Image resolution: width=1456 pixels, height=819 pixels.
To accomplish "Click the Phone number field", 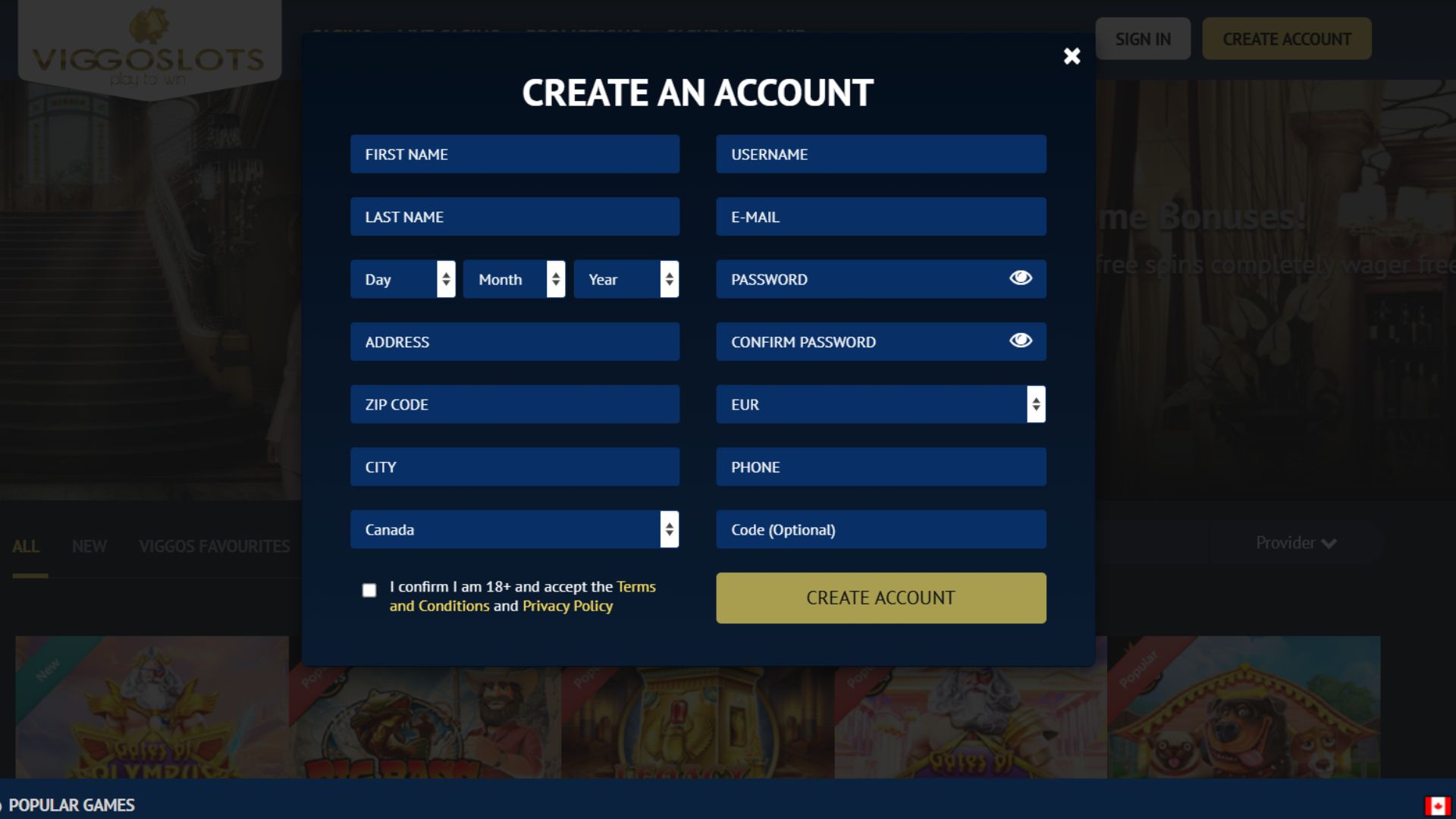I will 880,467.
